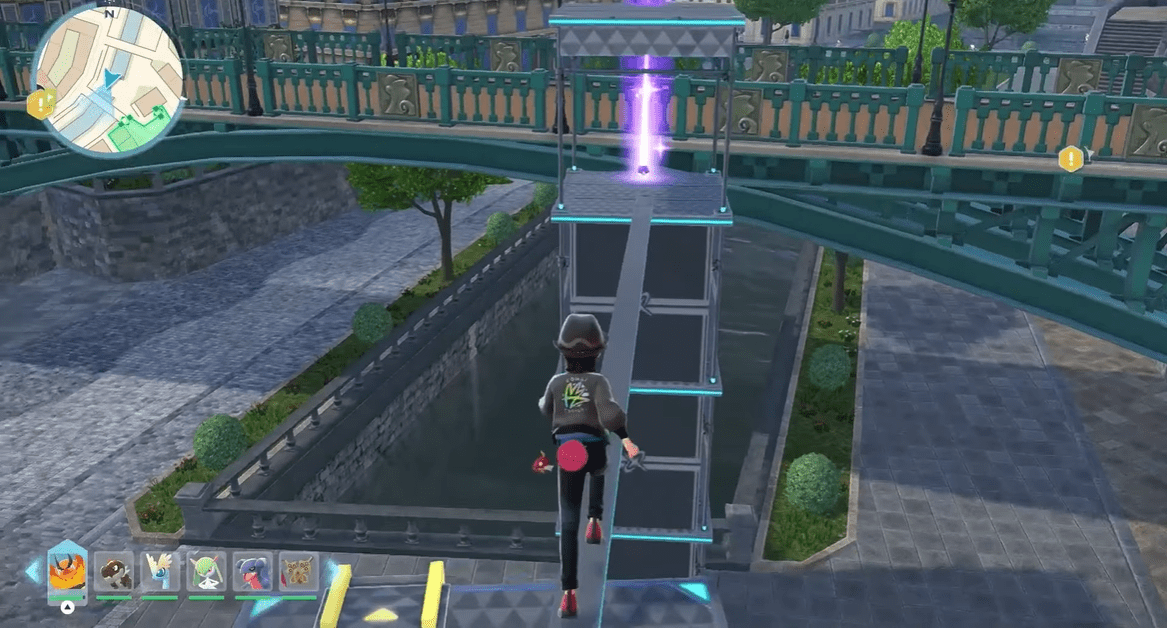Choose the brown Tyrunt party slot
Screen dimensions: 1167x628
[114, 572]
